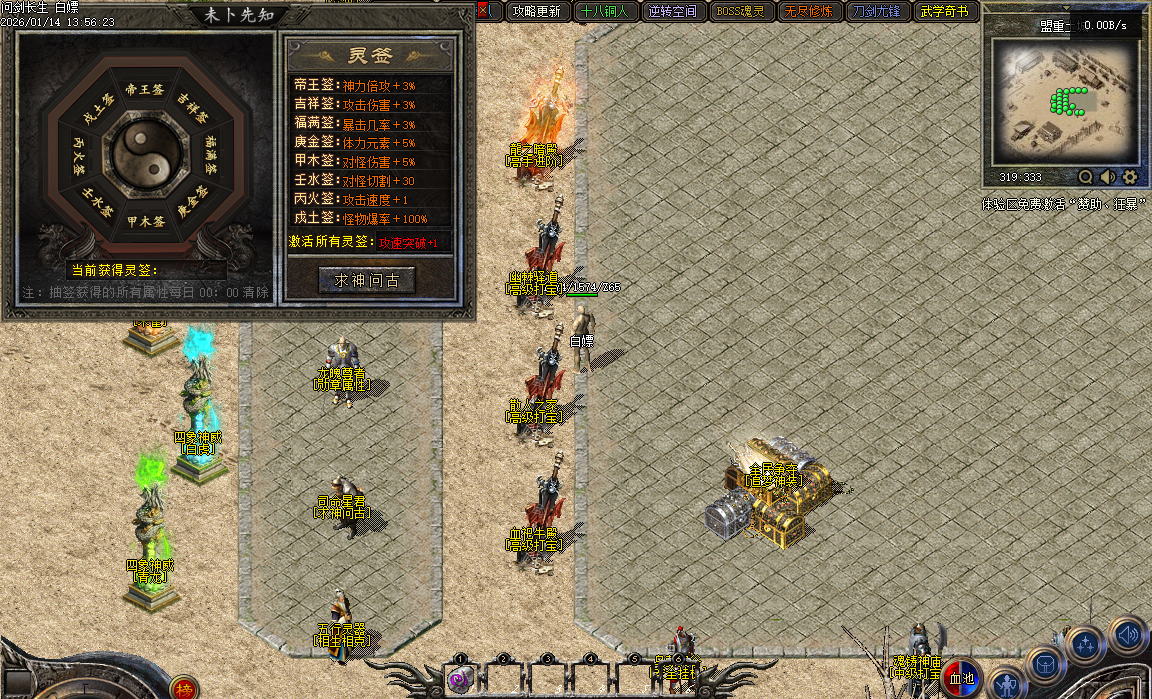The image size is (1152, 699).
Task: Click the yin-yang symbol in the bagua
Action: click(x=146, y=154)
